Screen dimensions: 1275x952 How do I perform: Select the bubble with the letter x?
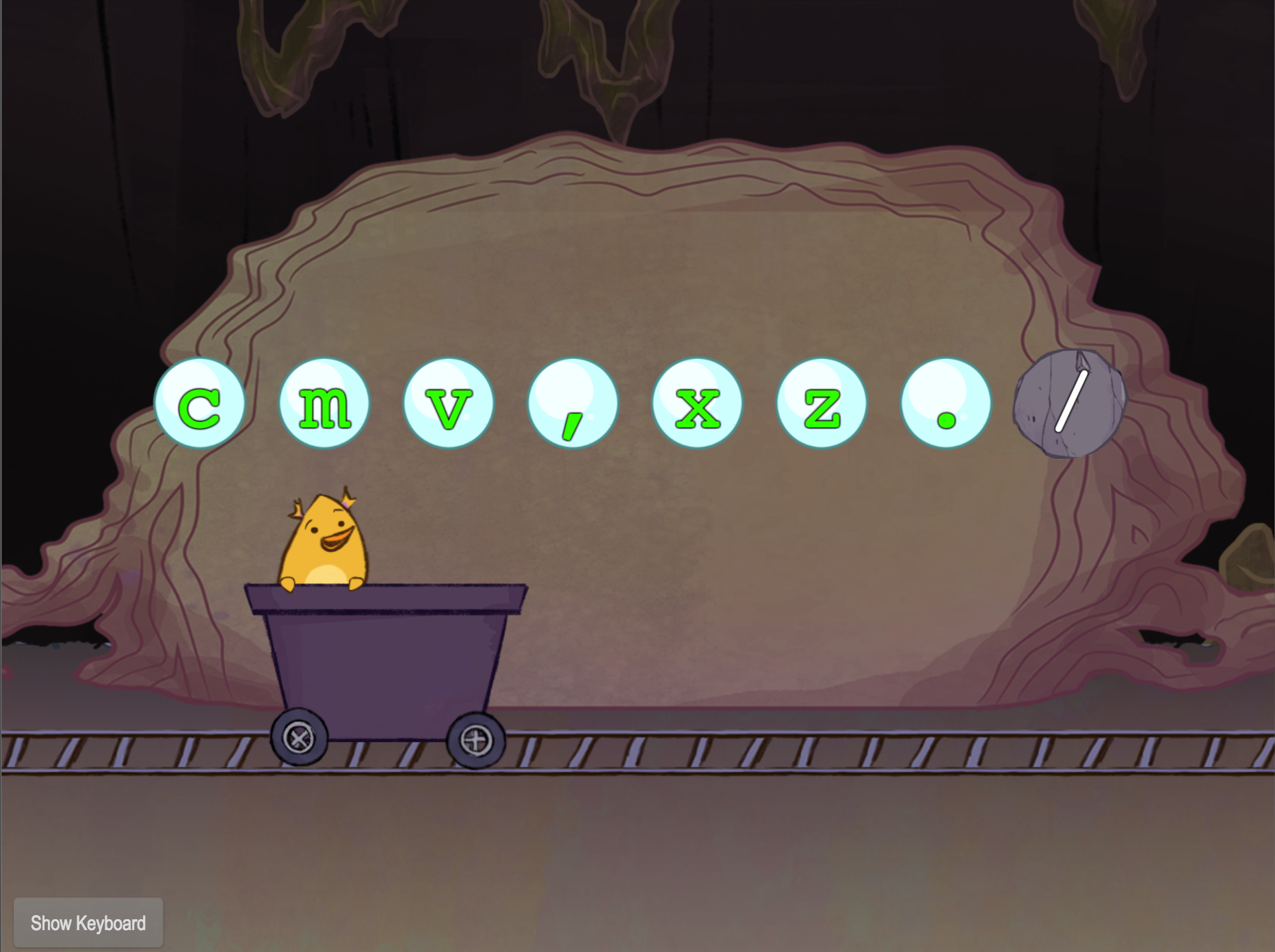[699, 403]
